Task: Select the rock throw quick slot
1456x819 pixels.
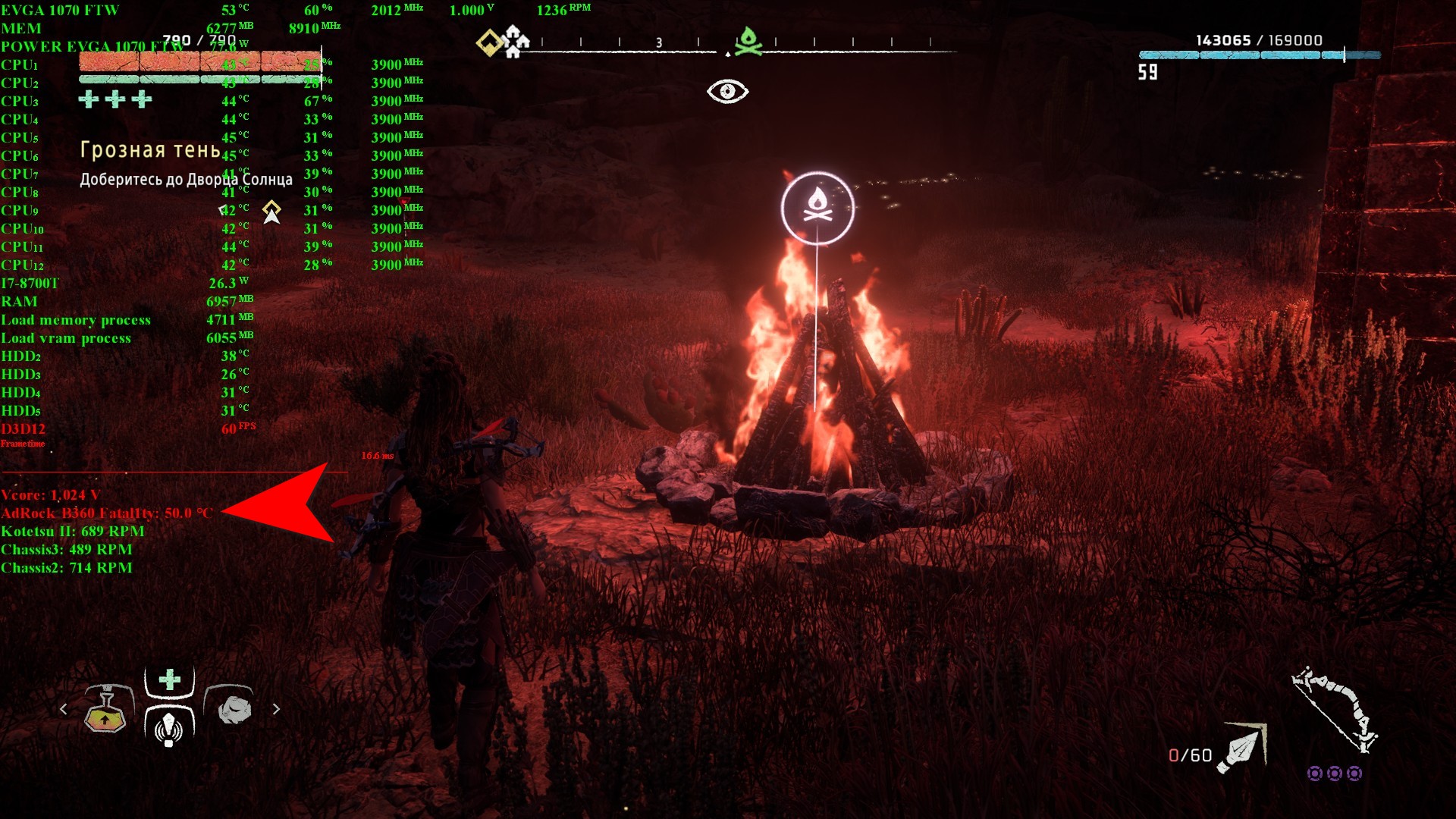Action: (234, 708)
